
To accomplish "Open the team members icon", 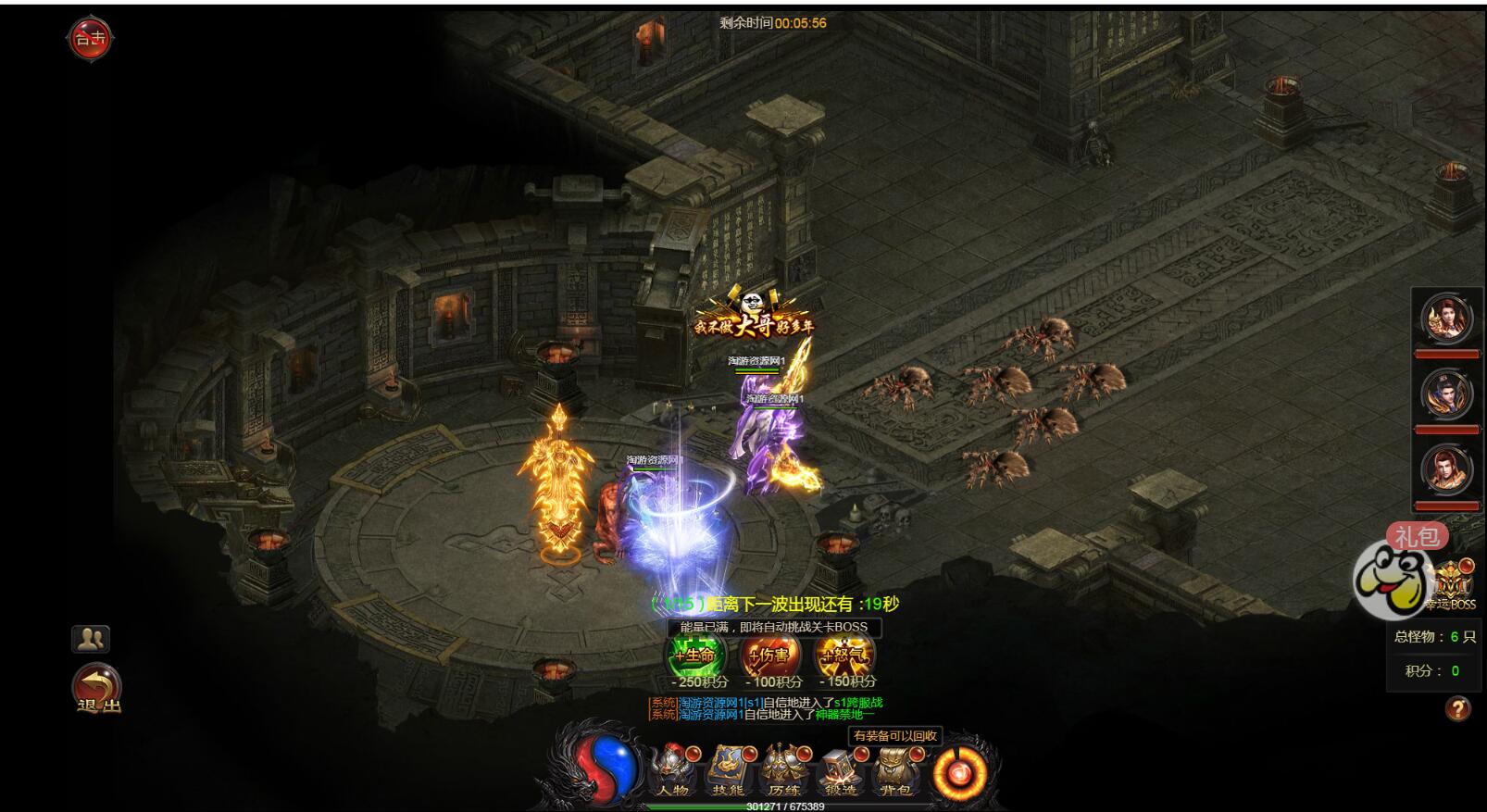I will pyautogui.click(x=91, y=638).
